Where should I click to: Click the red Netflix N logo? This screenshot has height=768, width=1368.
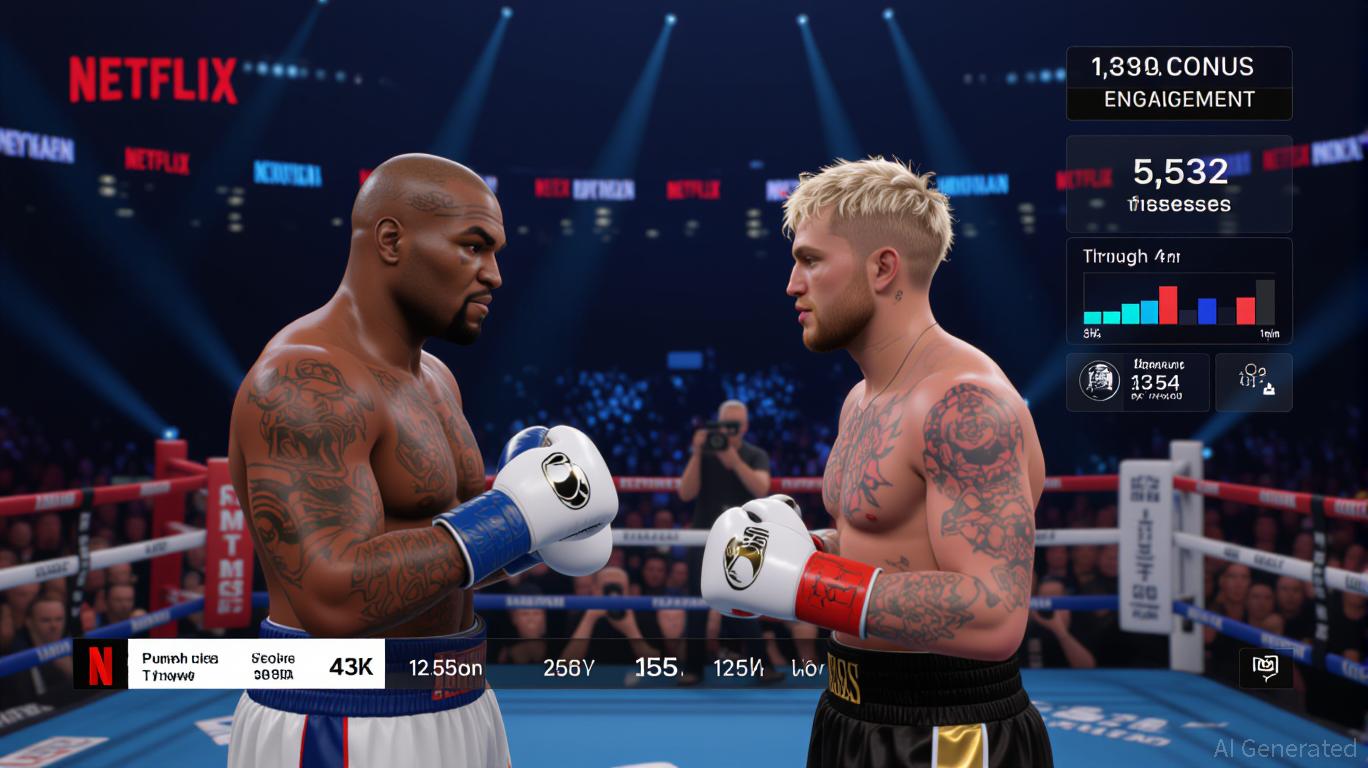101,665
